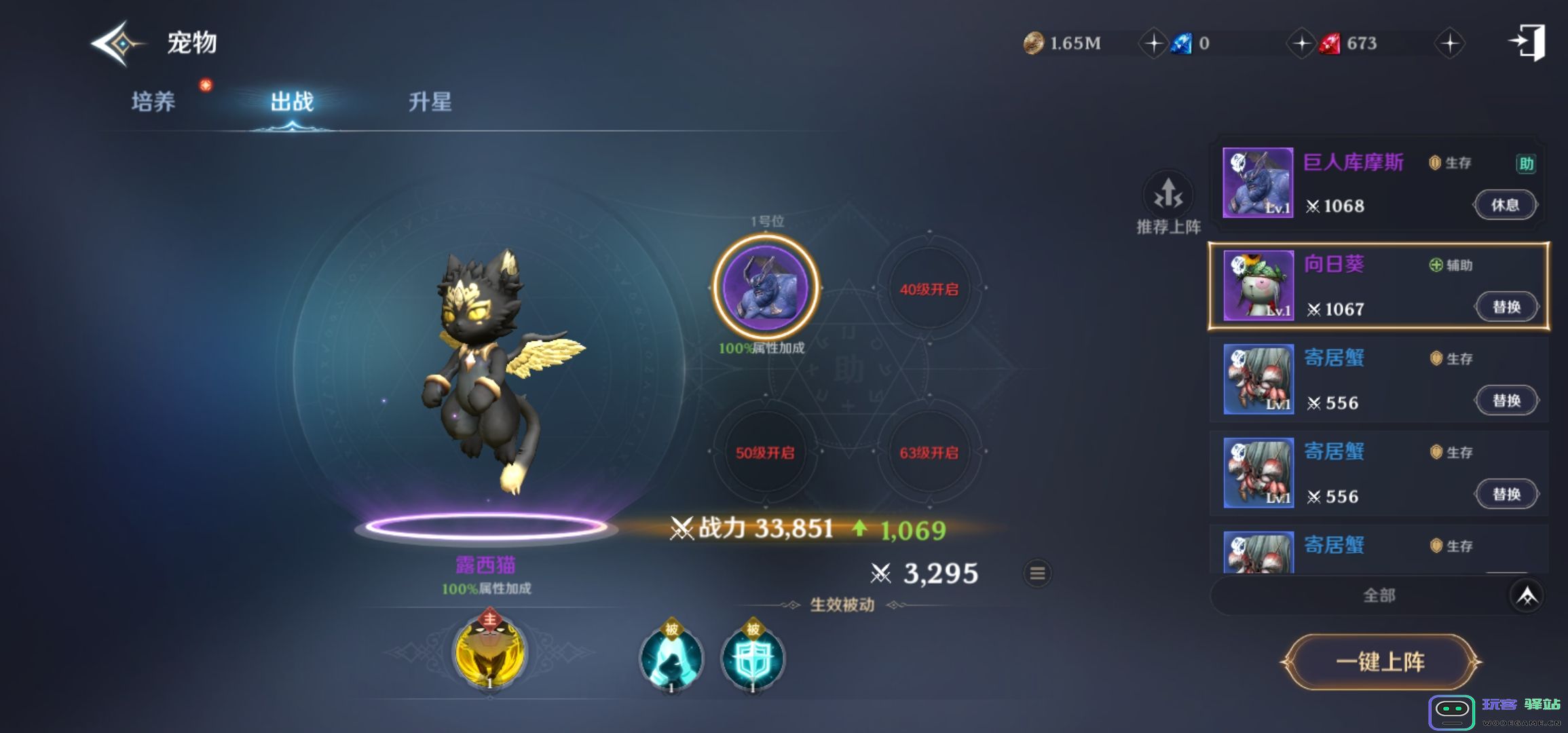This screenshot has width=1568, height=733.
Task: Open the first 被 passive skill icon
Action: click(671, 657)
